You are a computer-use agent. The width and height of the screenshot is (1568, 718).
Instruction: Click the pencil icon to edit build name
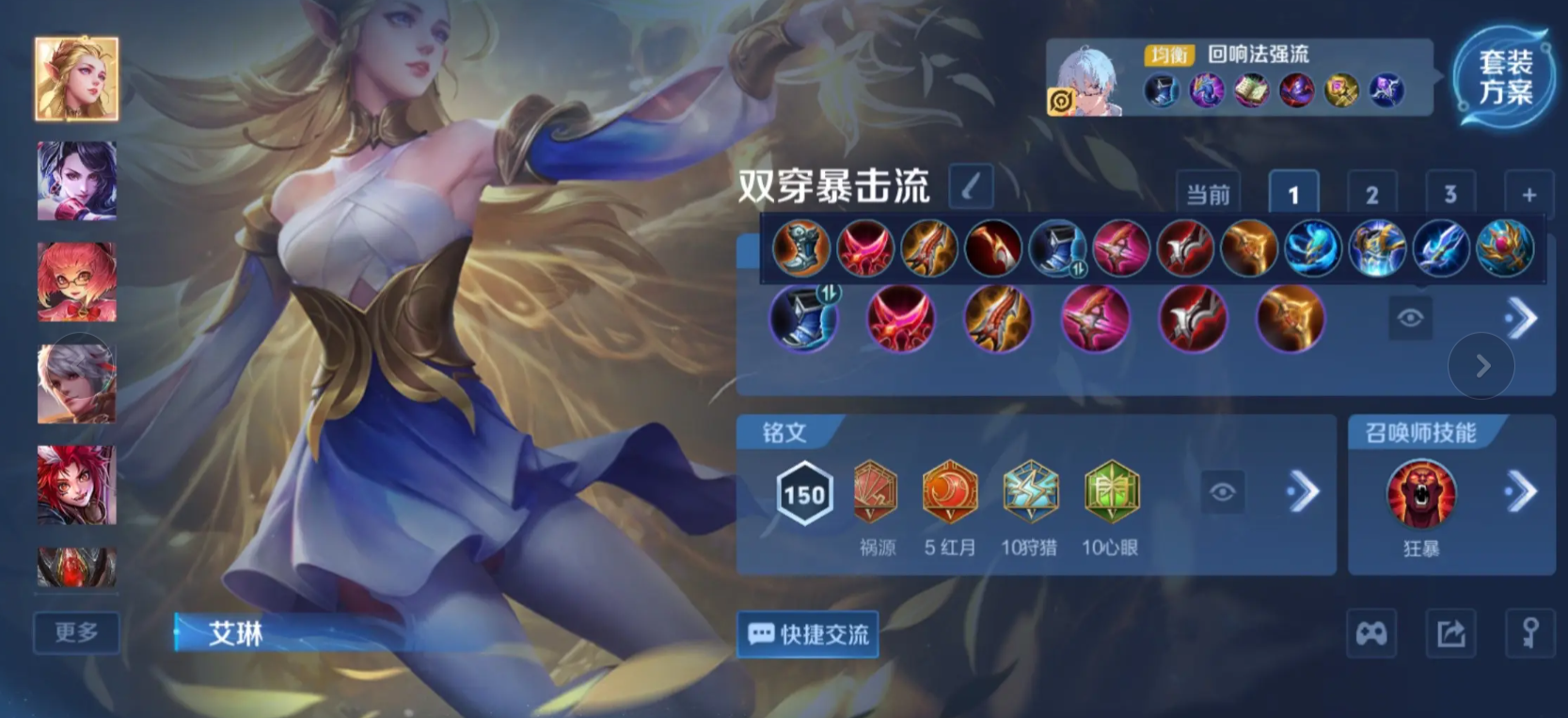click(970, 187)
